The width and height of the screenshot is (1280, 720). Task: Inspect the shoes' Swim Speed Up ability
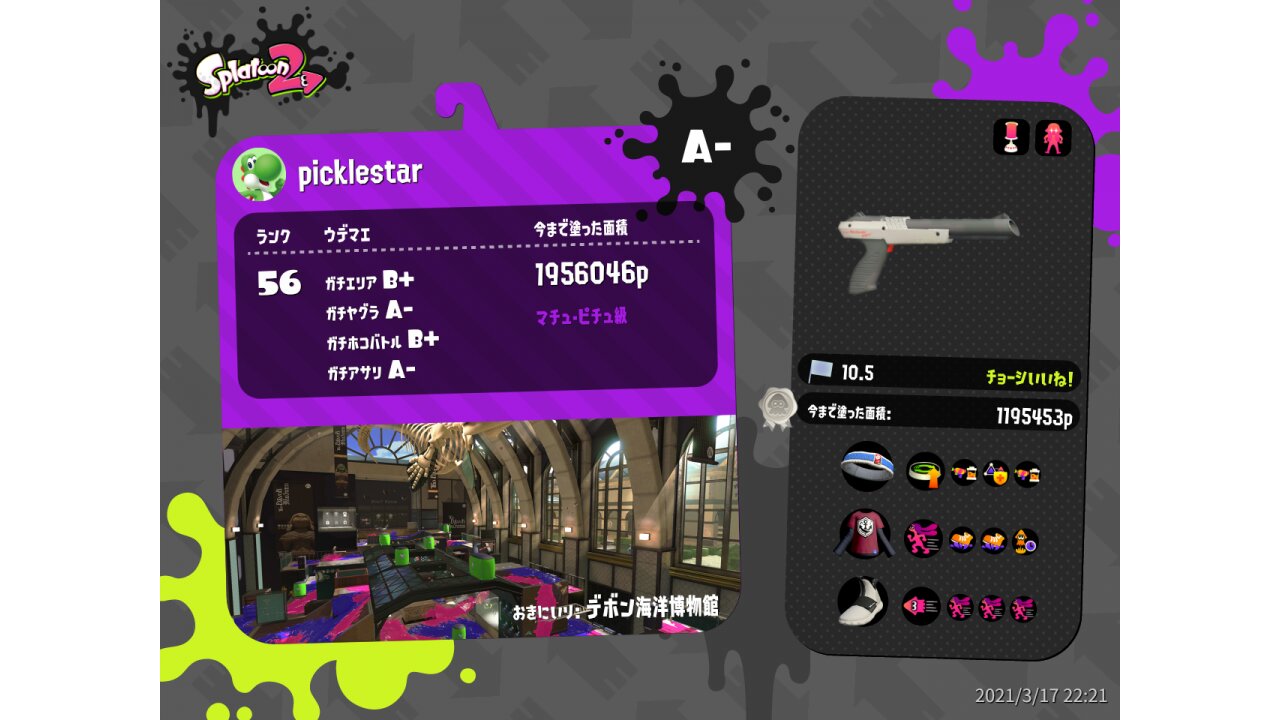click(921, 605)
